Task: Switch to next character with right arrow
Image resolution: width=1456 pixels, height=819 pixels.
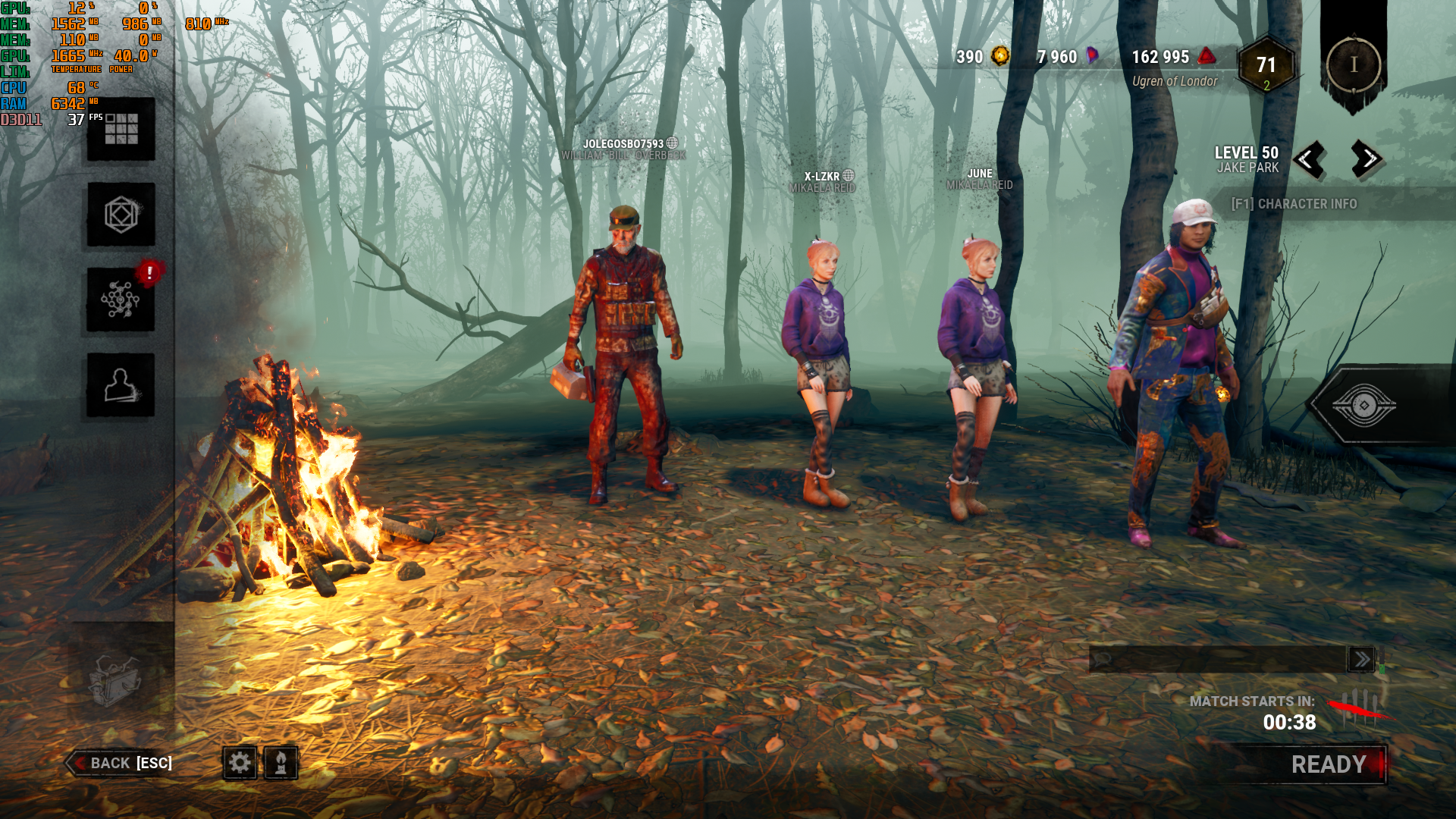Action: tap(1367, 159)
